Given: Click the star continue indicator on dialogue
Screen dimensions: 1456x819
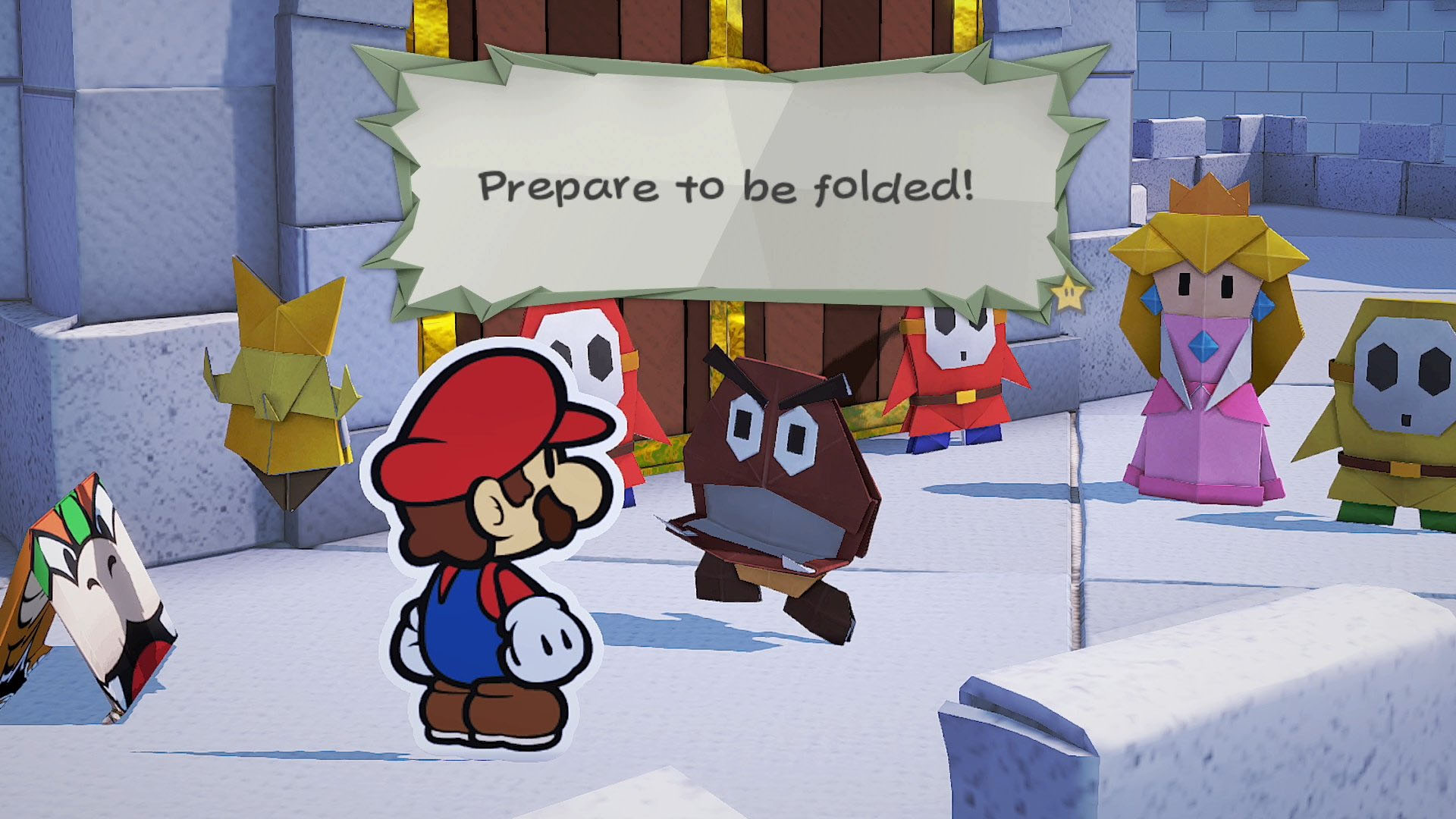Looking at the screenshot, I should click(1069, 292).
